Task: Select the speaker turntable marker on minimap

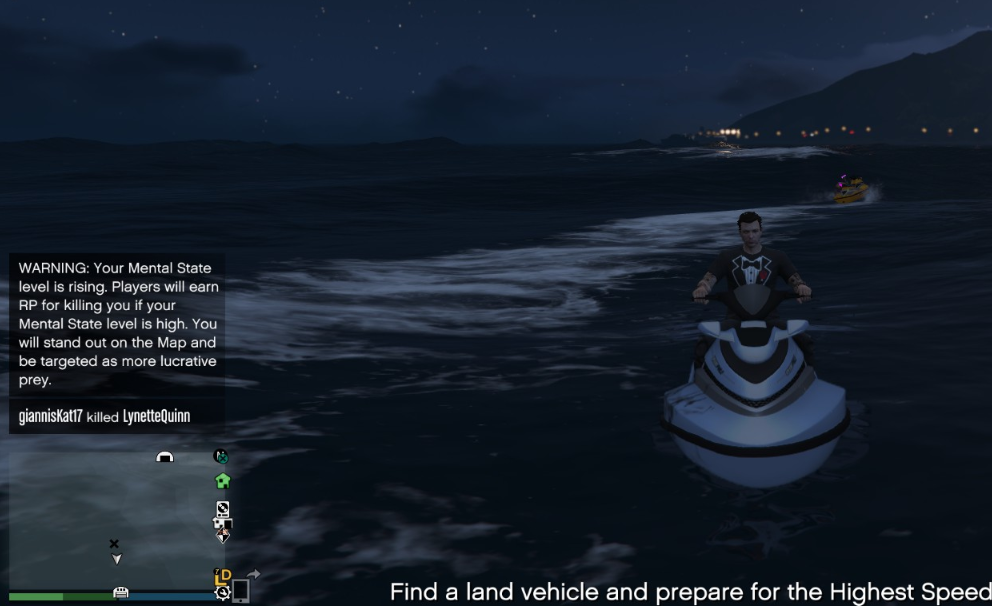Action: pyautogui.click(x=222, y=509)
